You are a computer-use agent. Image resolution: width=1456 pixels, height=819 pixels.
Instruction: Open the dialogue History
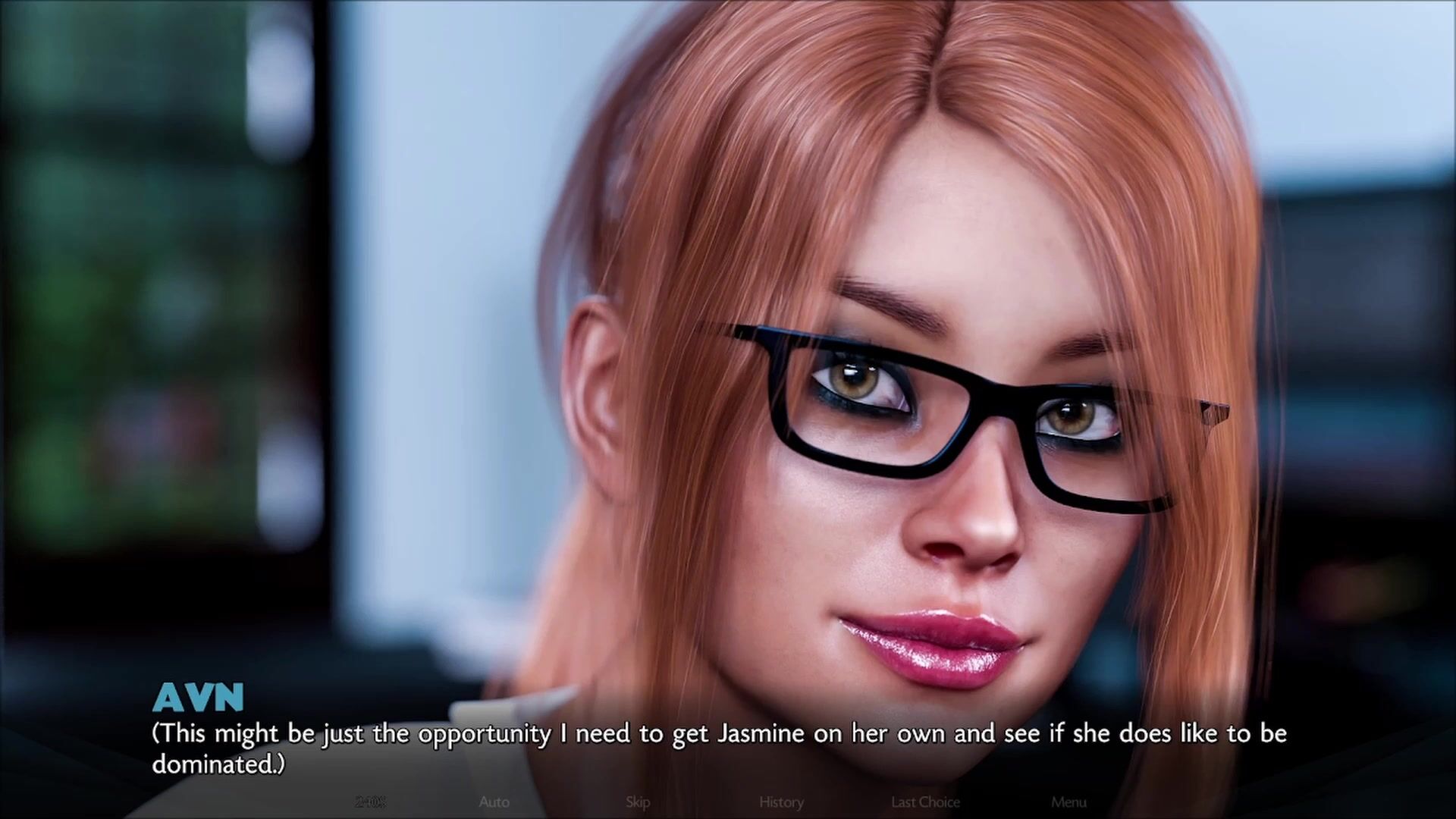(781, 802)
